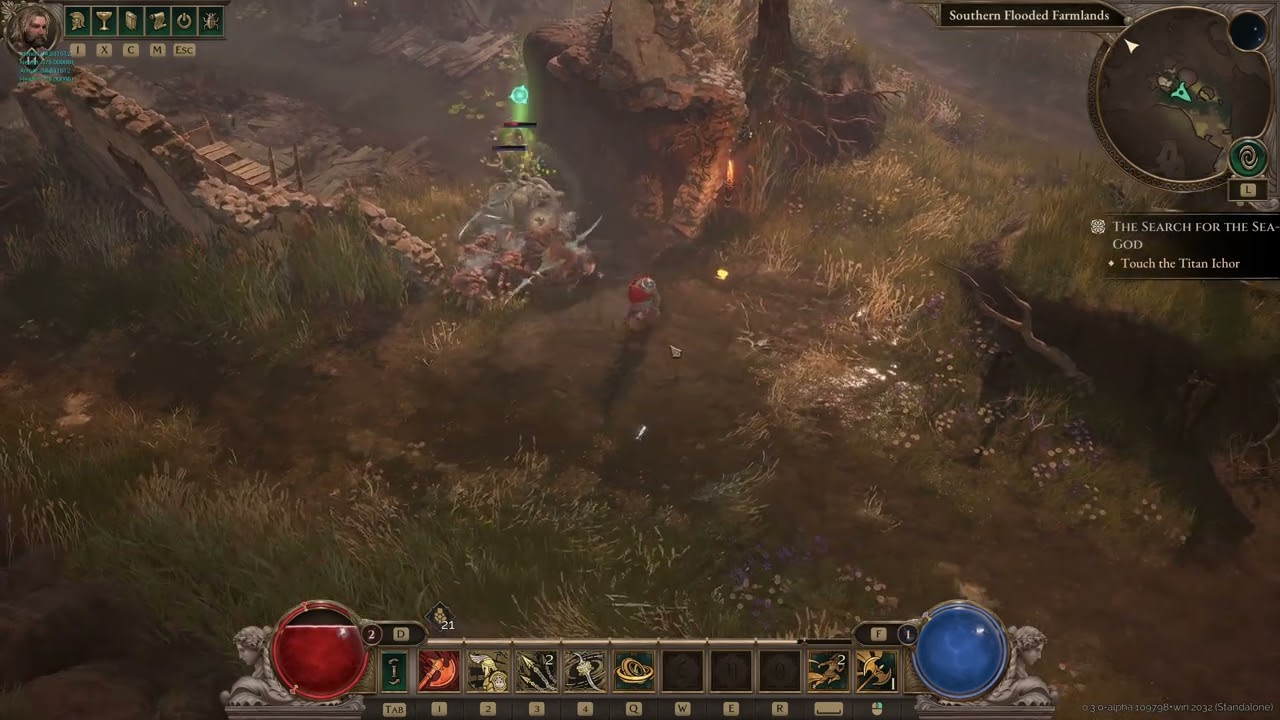Activate the golden rings skill
Image resolution: width=1280 pixels, height=720 pixels.
pyautogui.click(x=634, y=671)
